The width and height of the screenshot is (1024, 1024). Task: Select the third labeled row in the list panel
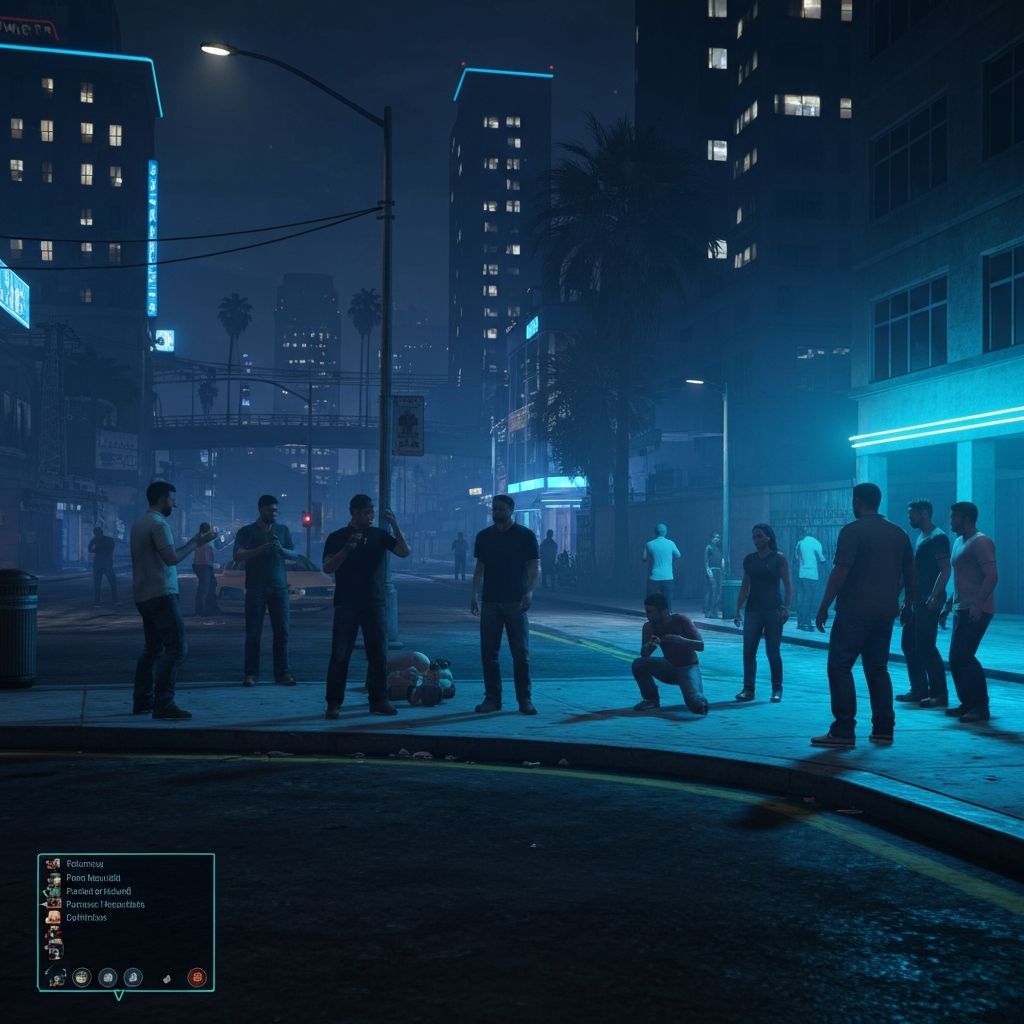pyautogui.click(x=98, y=890)
